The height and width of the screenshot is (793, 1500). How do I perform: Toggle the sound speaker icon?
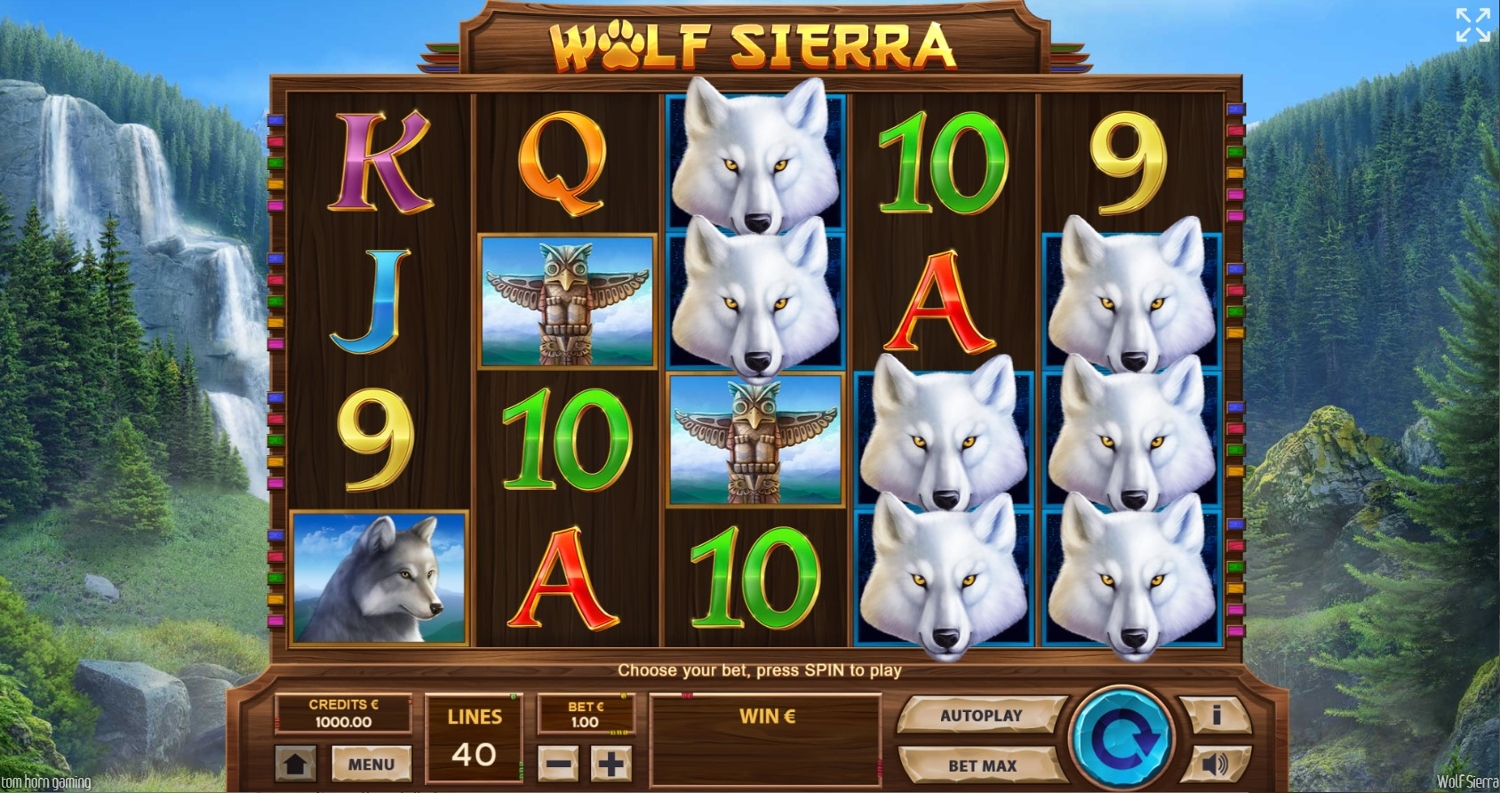[1215, 765]
